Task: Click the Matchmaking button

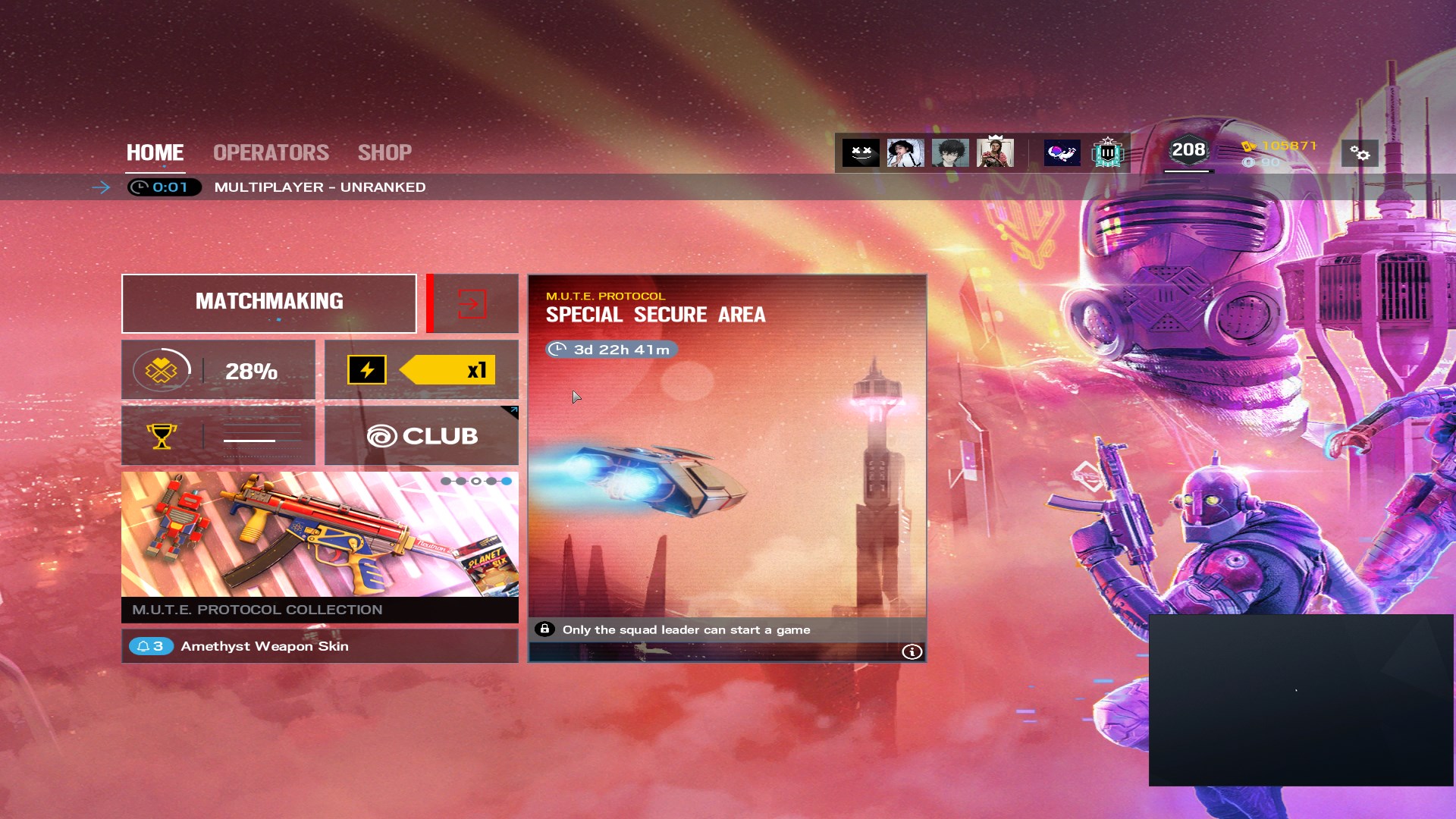Action: click(269, 303)
